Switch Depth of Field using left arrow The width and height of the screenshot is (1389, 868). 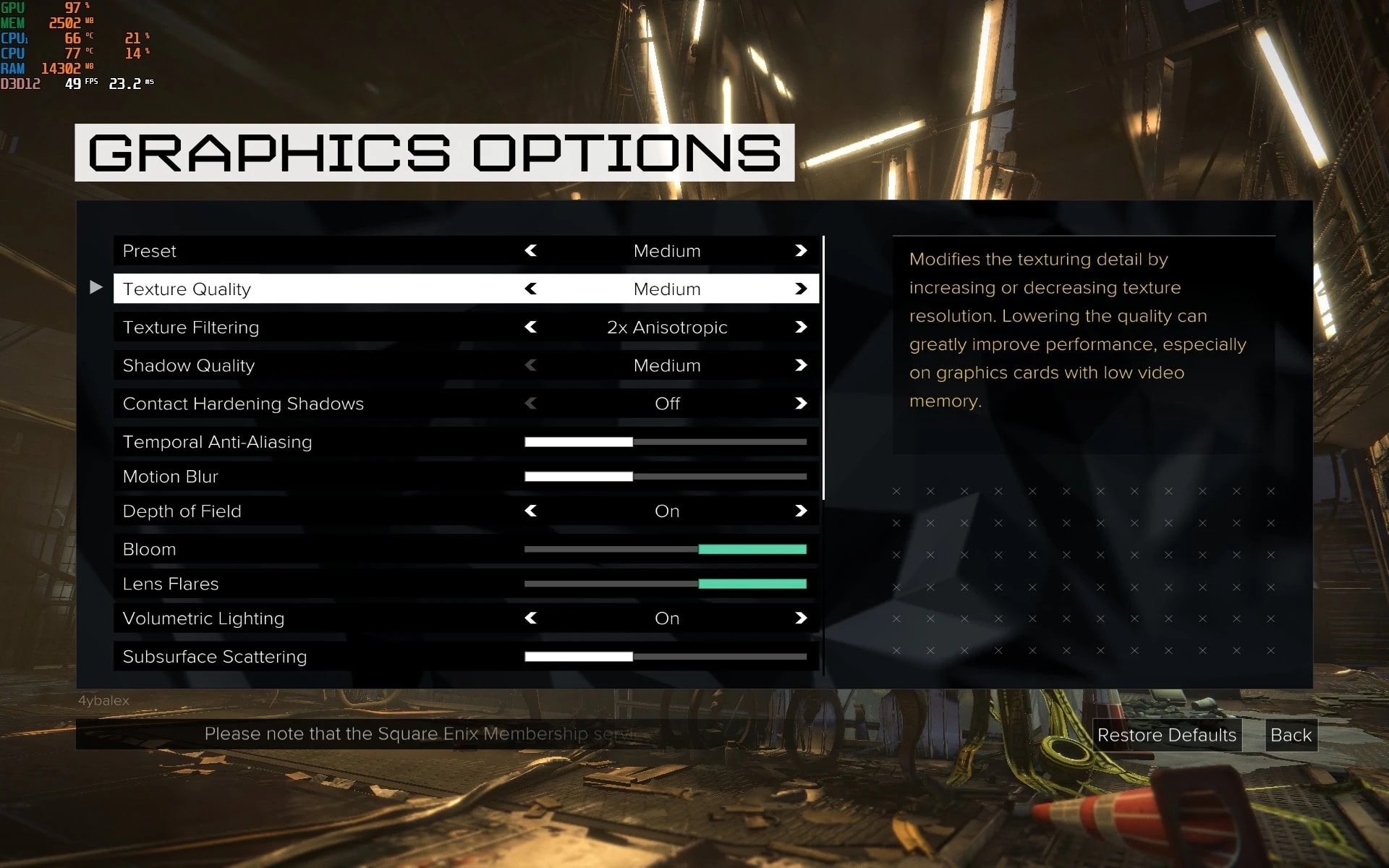[531, 511]
